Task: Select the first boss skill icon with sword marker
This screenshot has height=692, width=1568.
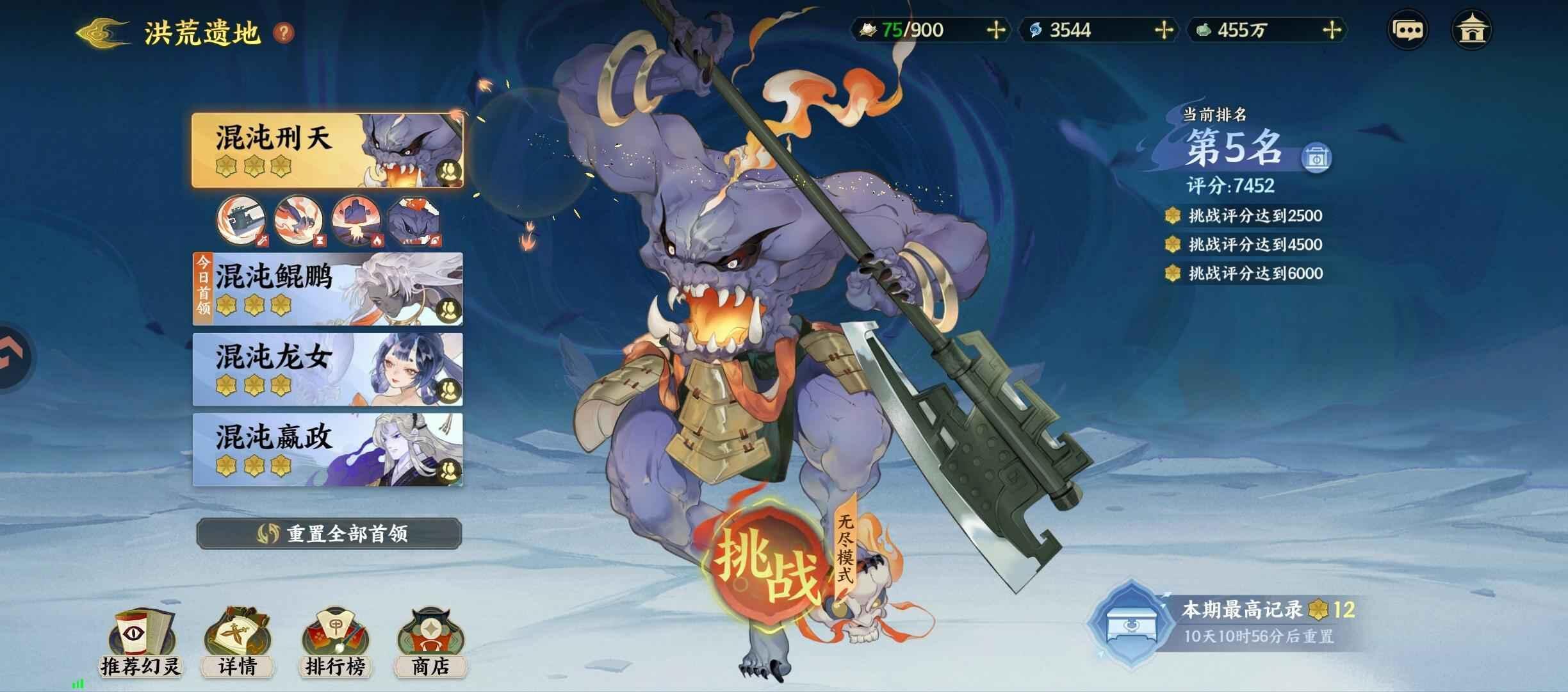Action: pos(242,222)
